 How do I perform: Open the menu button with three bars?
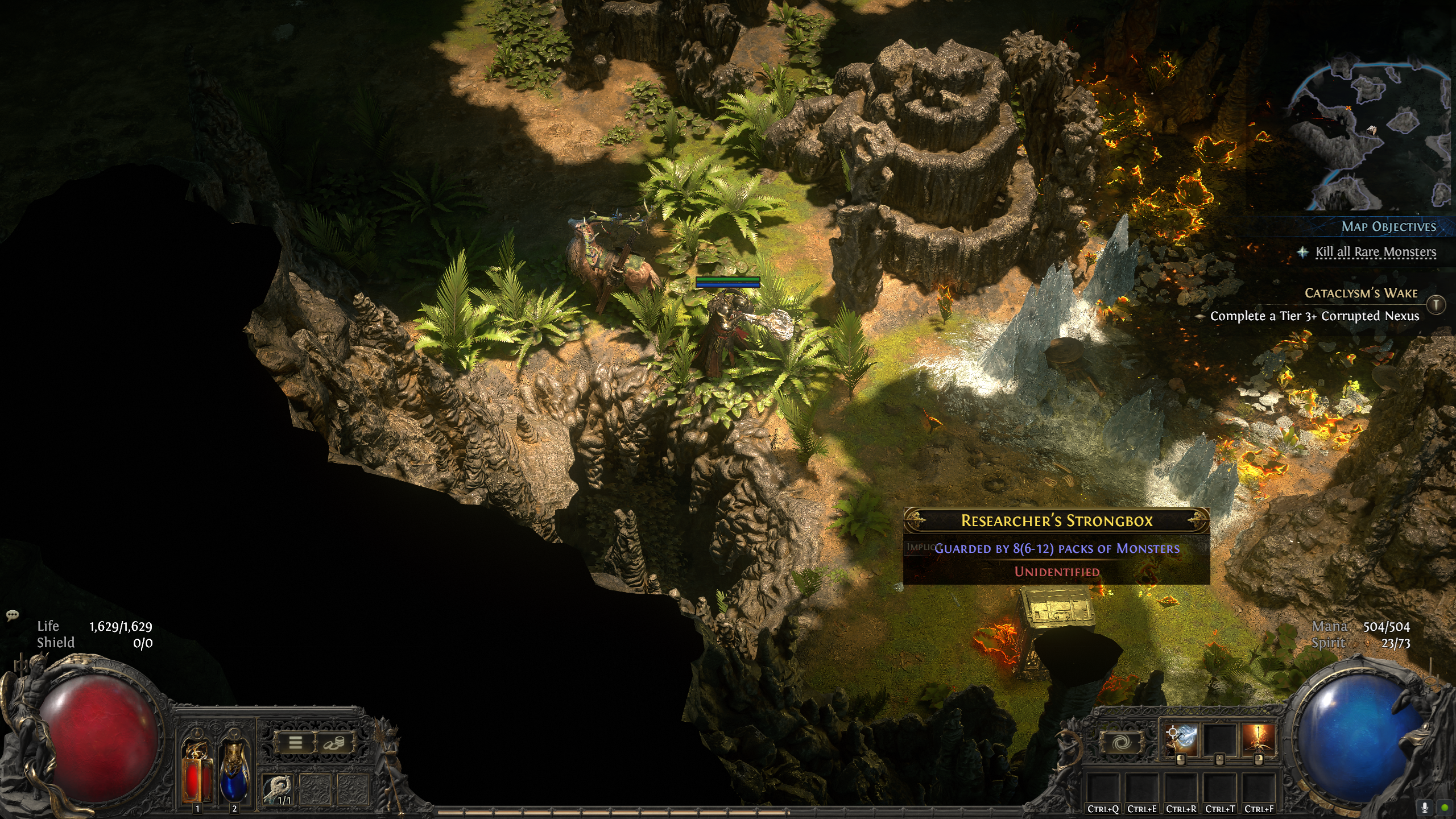click(x=295, y=742)
